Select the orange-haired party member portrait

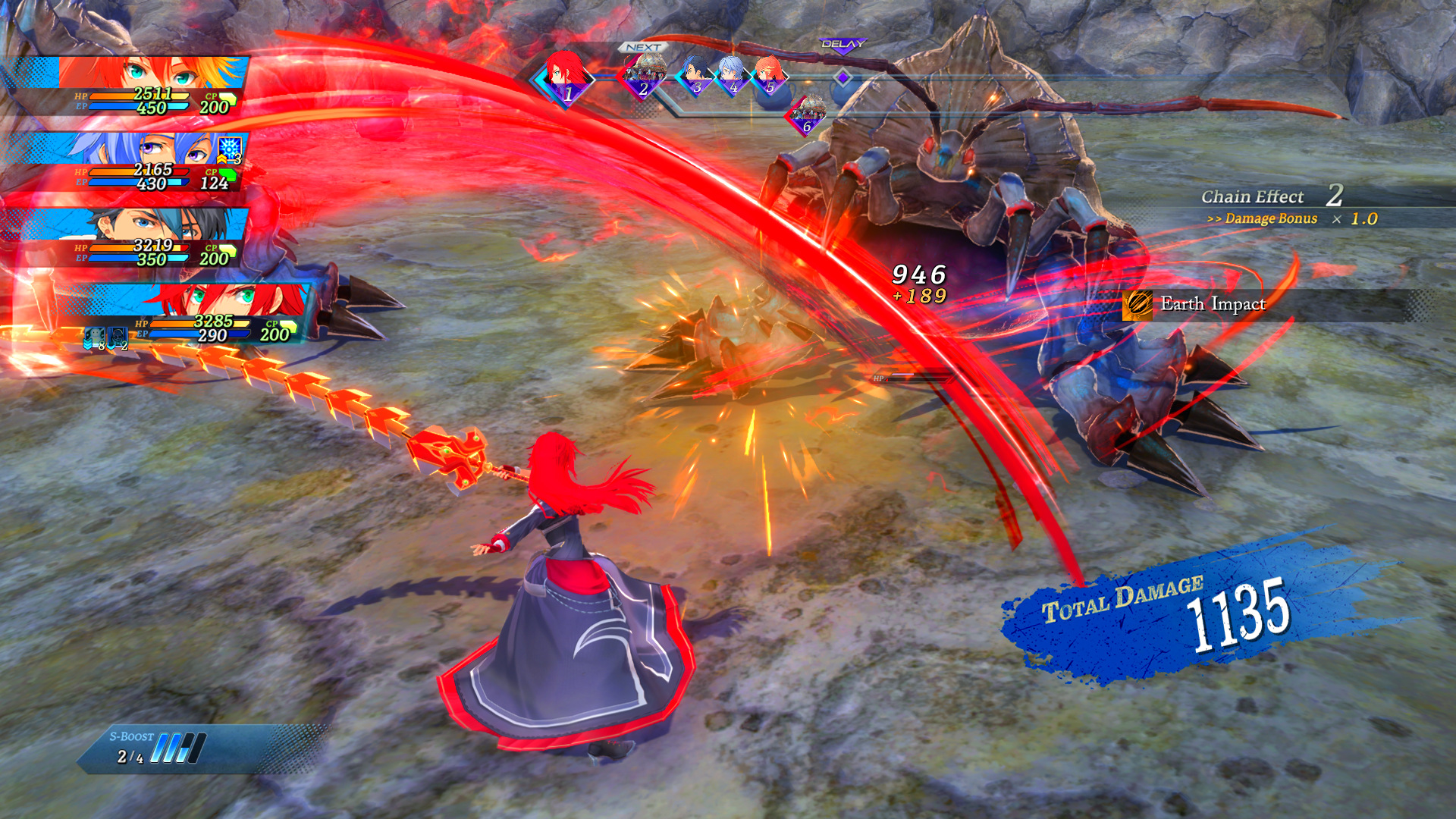(x=152, y=74)
